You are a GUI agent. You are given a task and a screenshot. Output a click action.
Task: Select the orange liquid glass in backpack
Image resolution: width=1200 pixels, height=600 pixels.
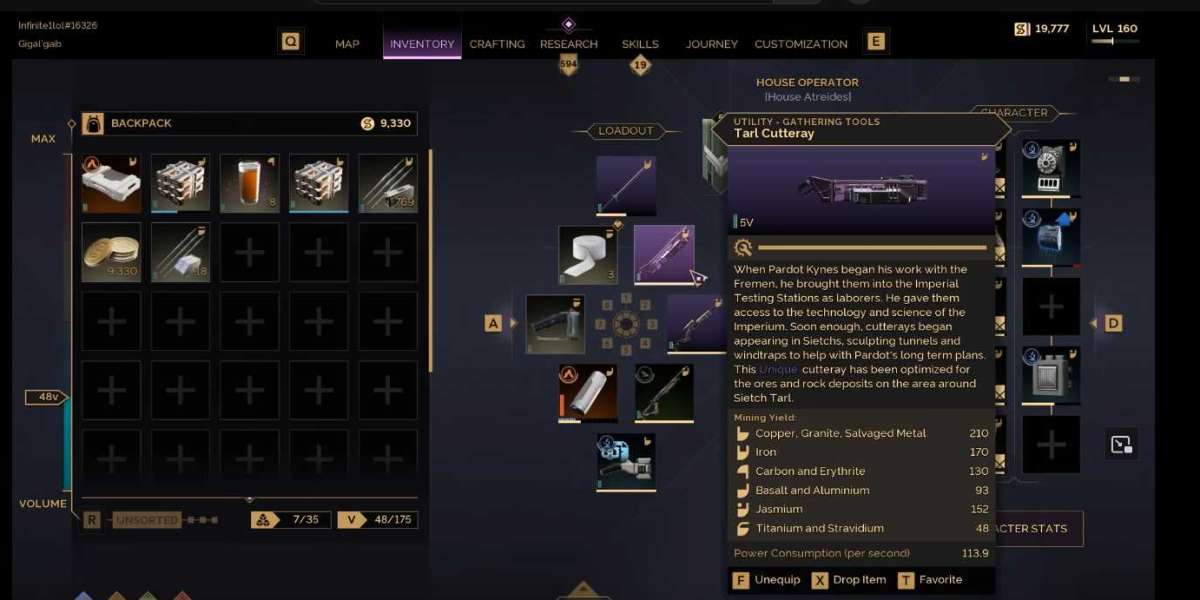click(x=249, y=183)
